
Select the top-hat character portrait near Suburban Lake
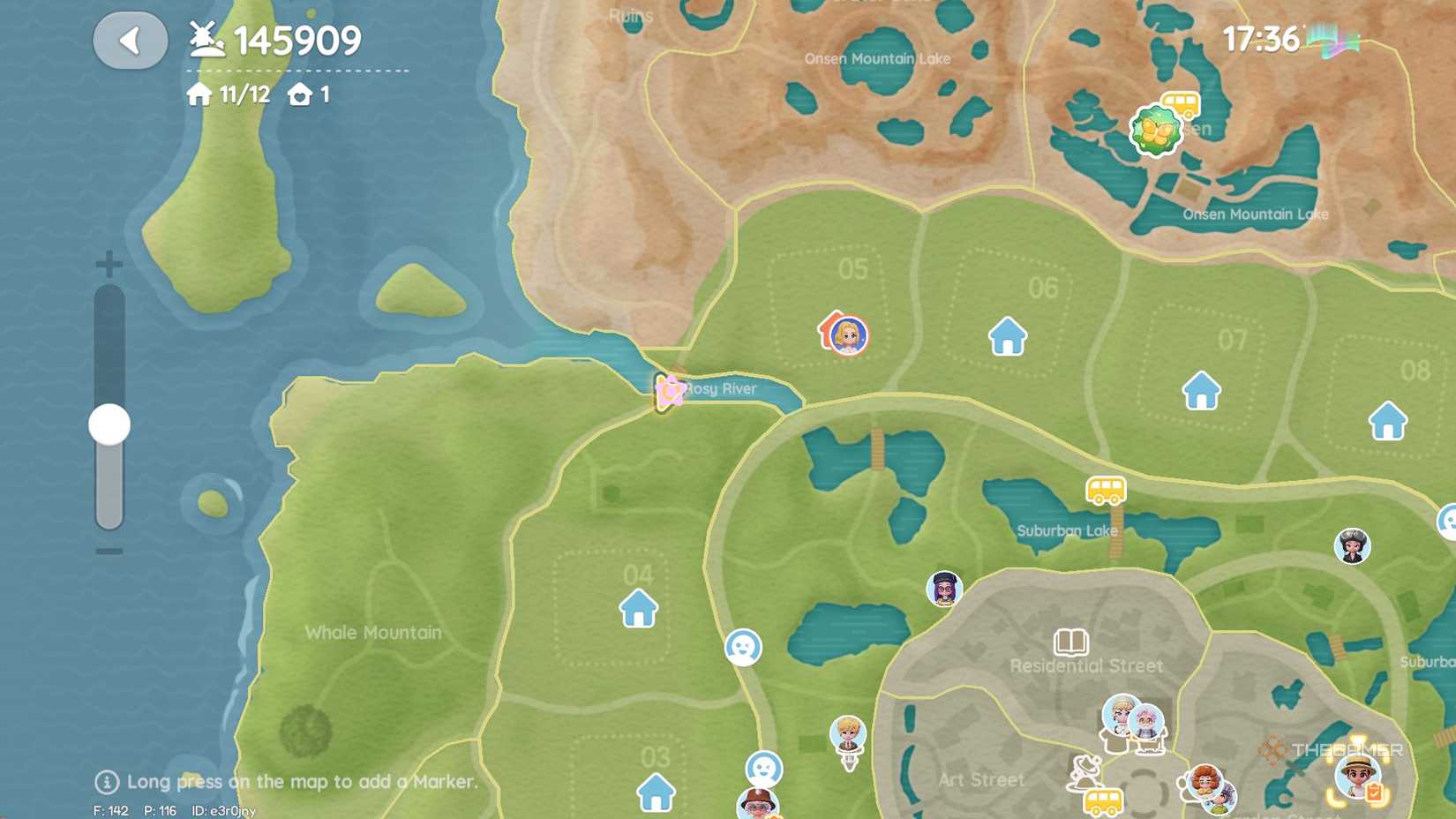(1353, 547)
